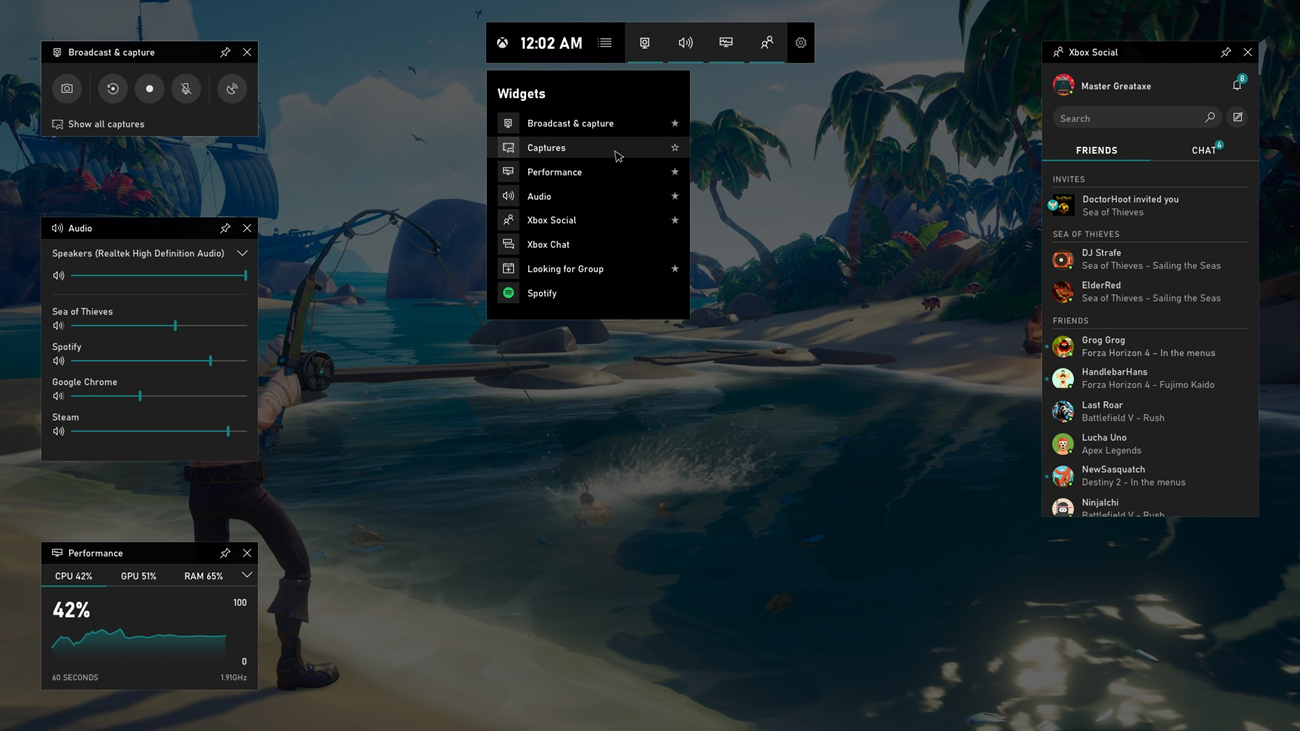Click the Record last 30 seconds icon
This screenshot has height=731, width=1300.
112,88
